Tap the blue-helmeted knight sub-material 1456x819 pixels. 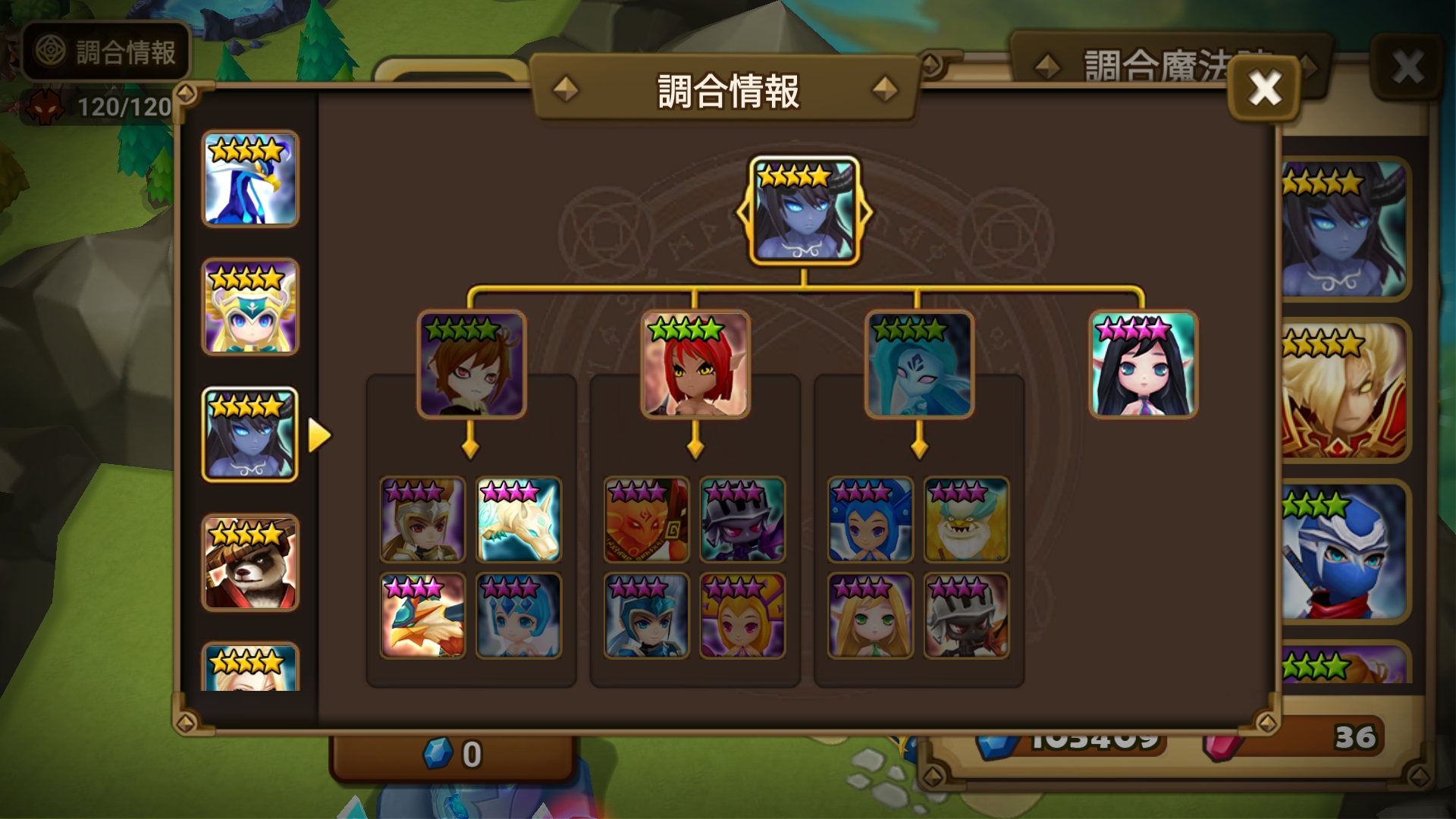pos(646,615)
